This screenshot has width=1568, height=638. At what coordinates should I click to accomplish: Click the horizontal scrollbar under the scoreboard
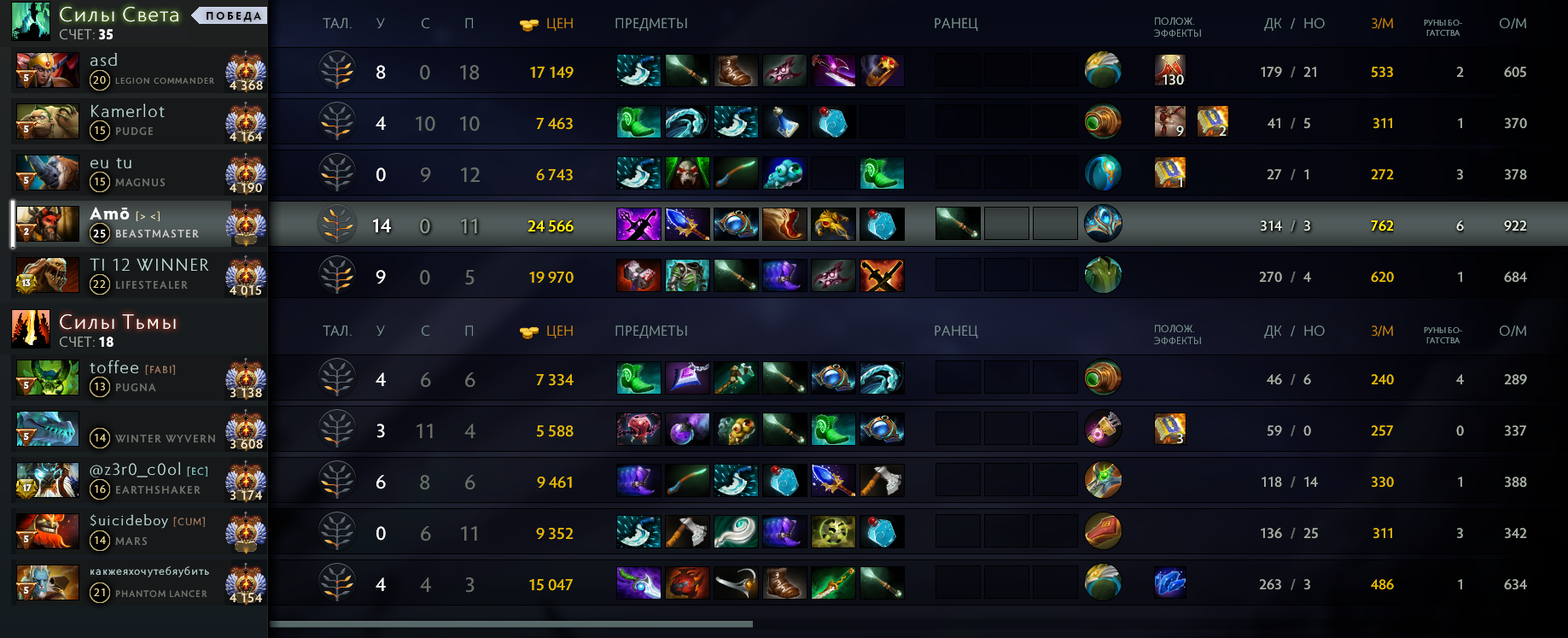[x=511, y=624]
